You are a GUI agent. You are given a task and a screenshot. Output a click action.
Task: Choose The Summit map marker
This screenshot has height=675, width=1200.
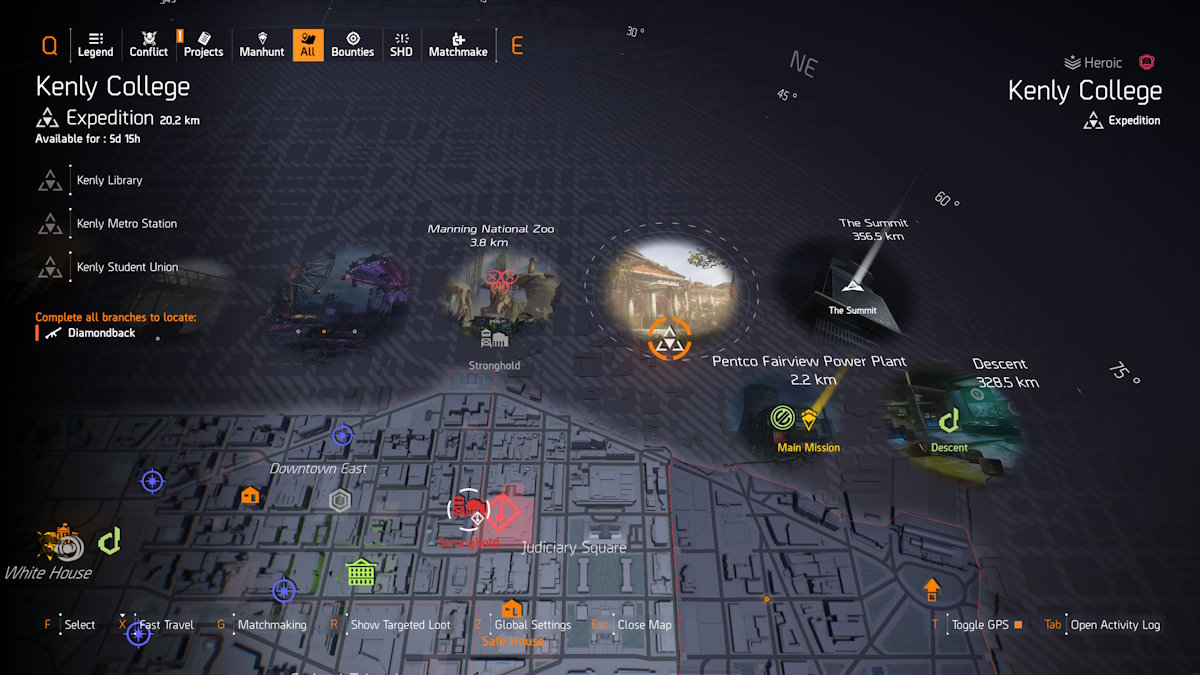point(852,287)
